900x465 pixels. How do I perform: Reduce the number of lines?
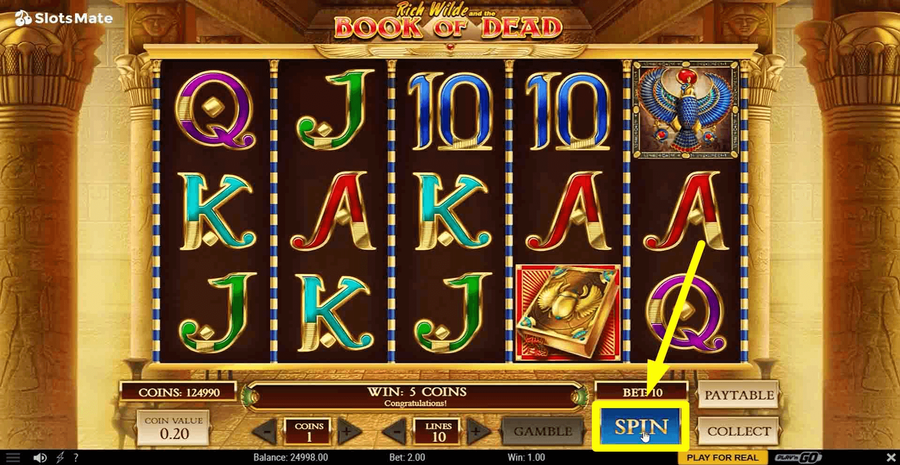click(397, 432)
